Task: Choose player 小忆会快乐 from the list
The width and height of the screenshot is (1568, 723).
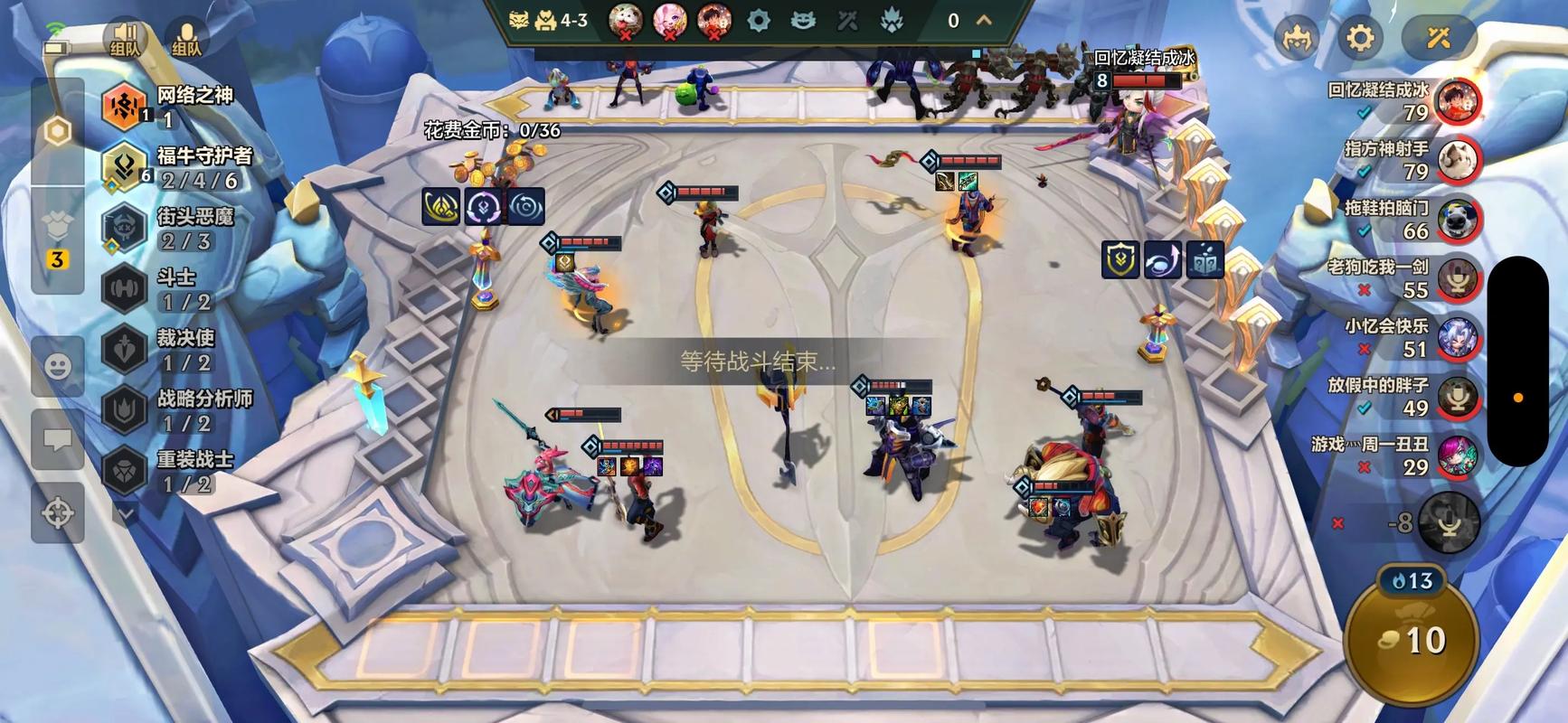Action: click(1456, 338)
